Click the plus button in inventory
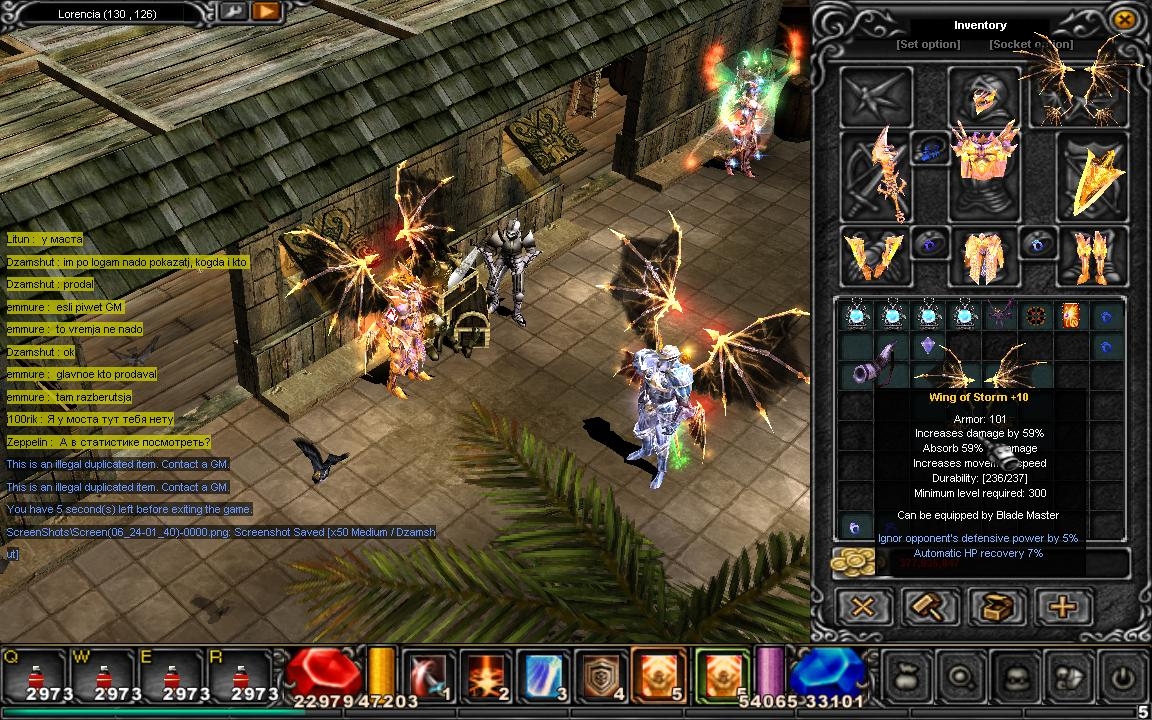Viewport: 1152px width, 720px height. coord(1062,606)
